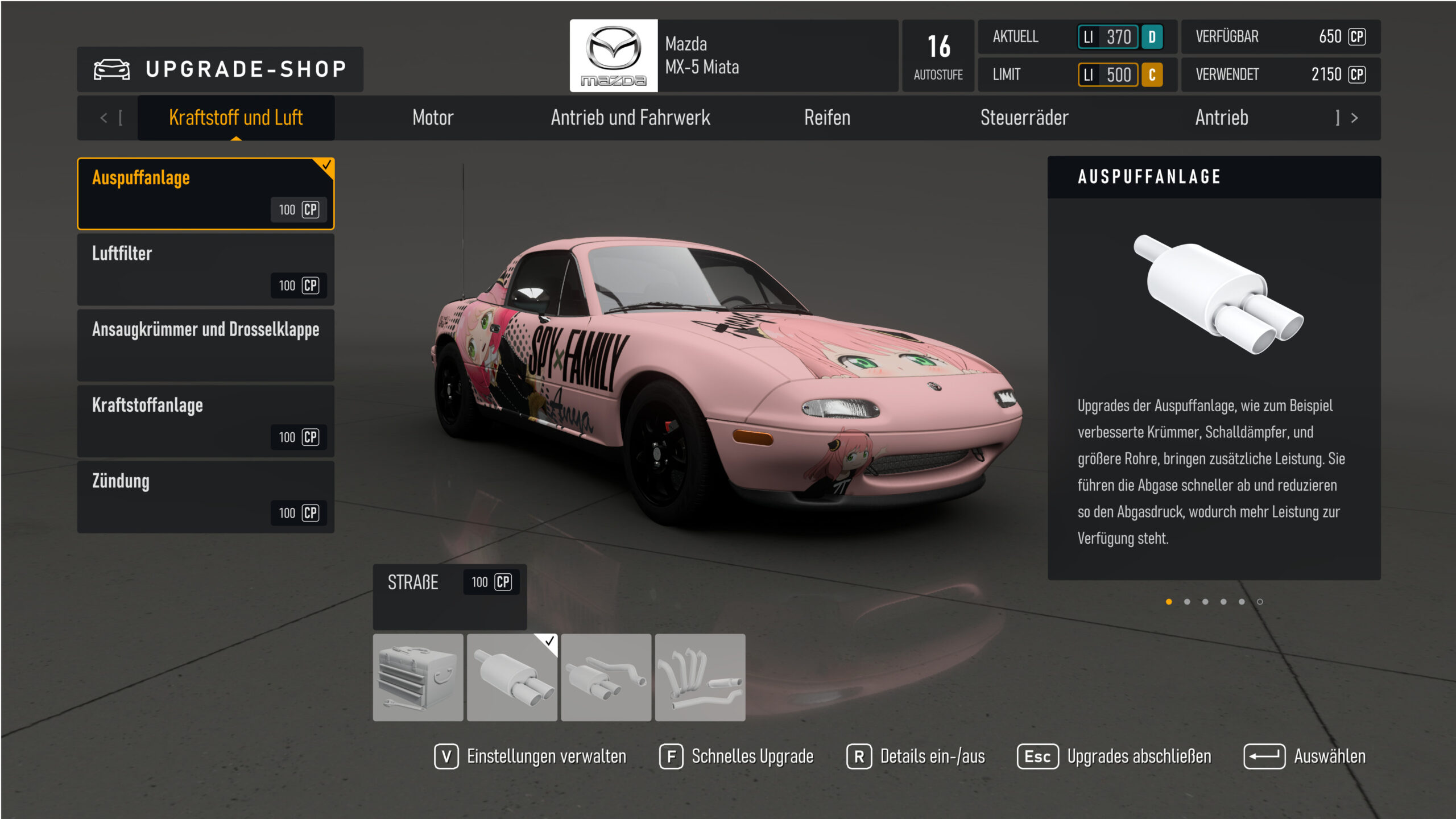Screen dimensions: 1456x819
Task: Select the Reifen category tab
Action: point(827,118)
